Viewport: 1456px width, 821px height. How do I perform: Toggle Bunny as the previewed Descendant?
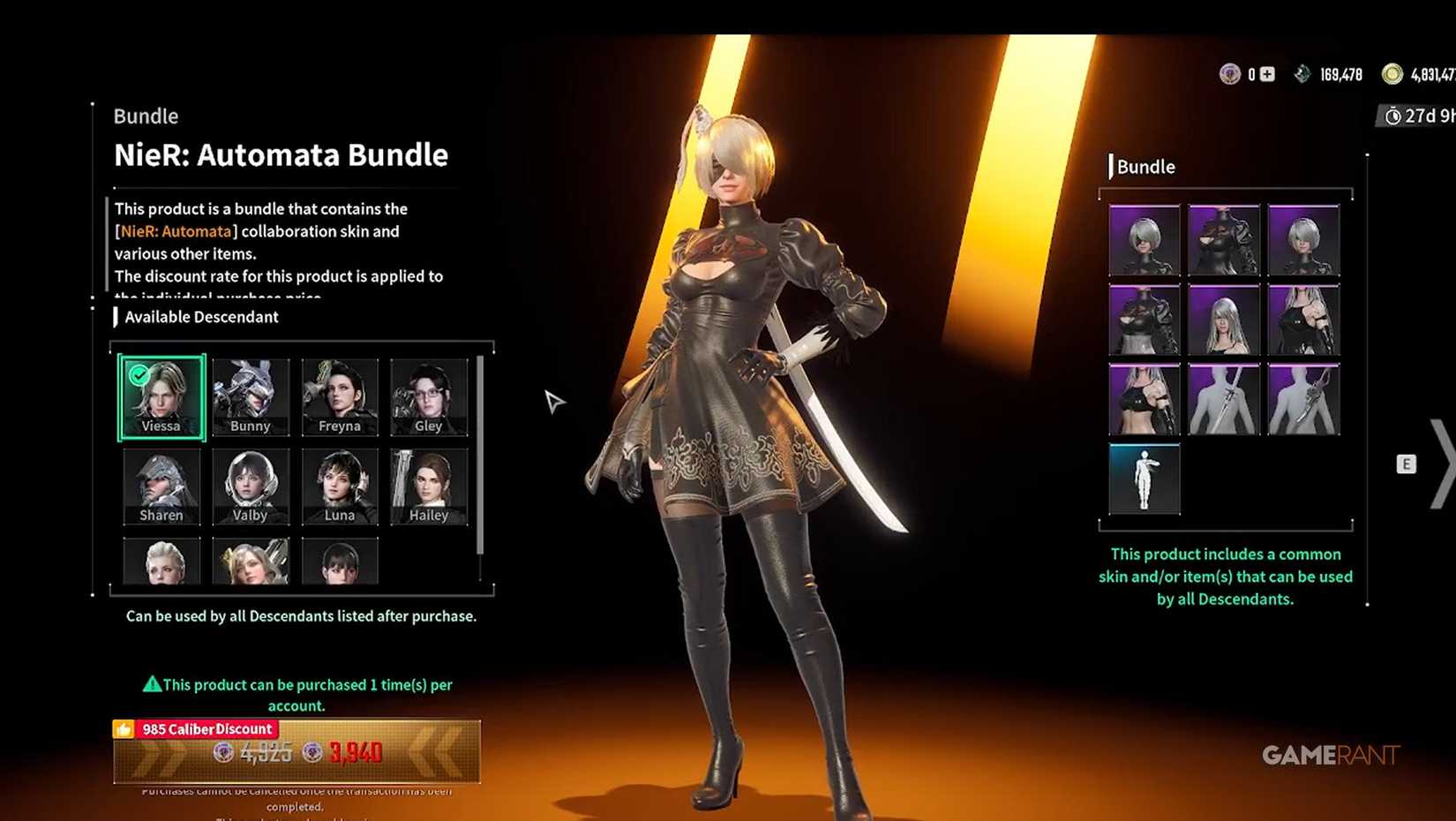[x=251, y=397]
